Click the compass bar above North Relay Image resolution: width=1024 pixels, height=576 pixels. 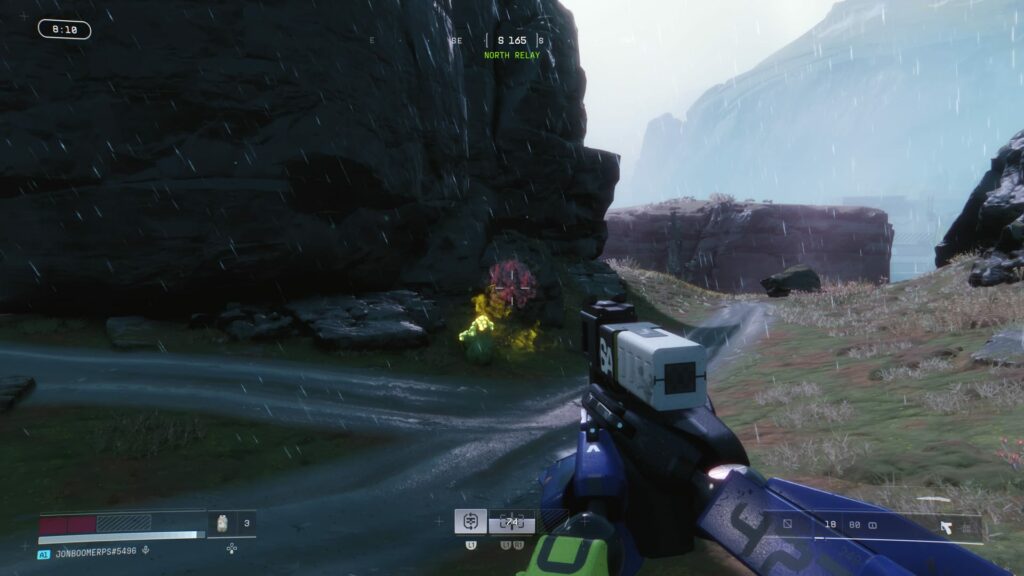click(x=512, y=41)
